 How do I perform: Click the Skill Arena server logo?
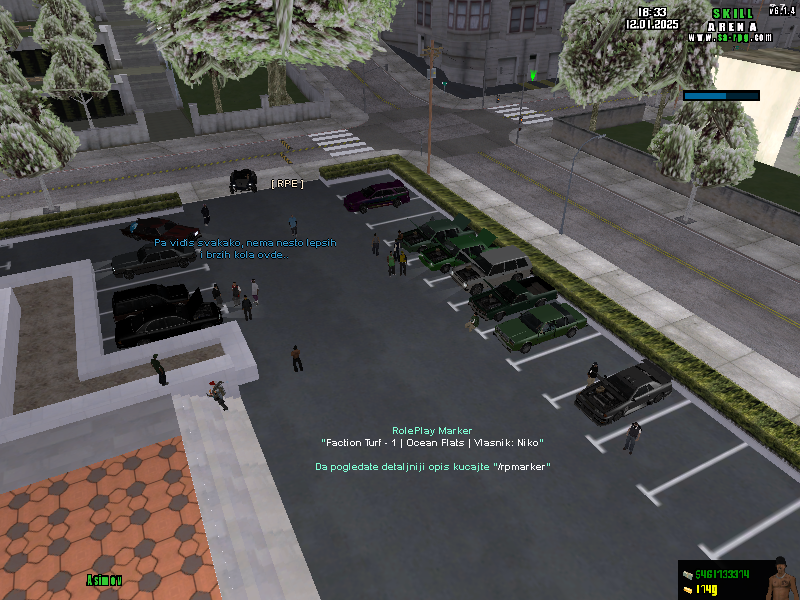[732, 20]
